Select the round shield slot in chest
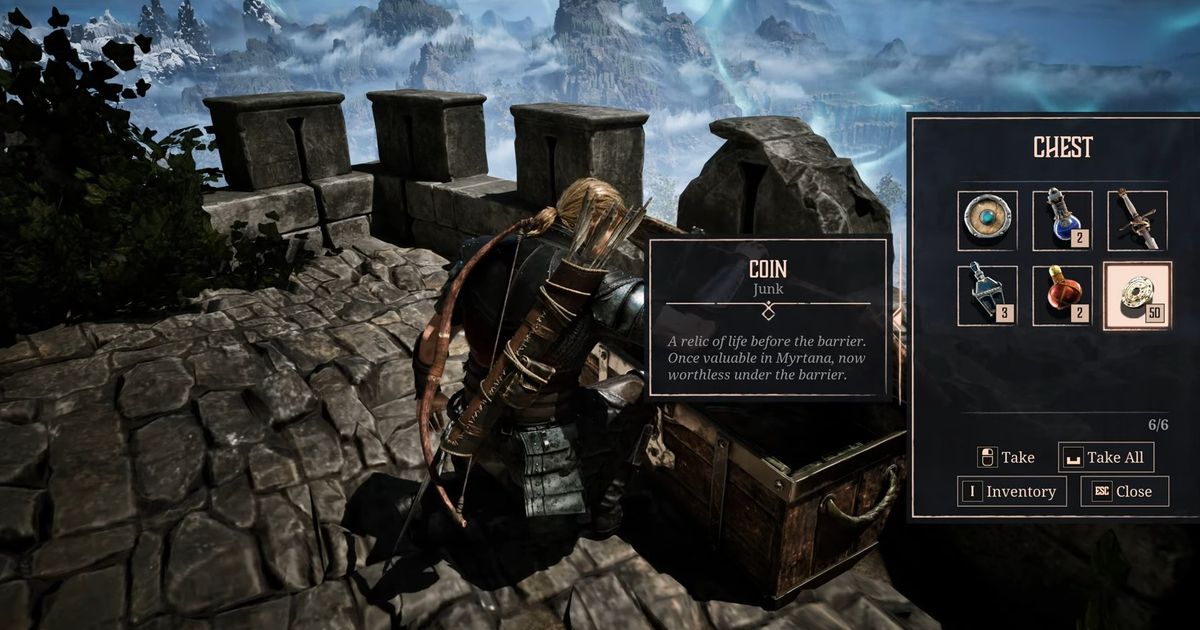Image resolution: width=1200 pixels, height=630 pixels. click(987, 220)
